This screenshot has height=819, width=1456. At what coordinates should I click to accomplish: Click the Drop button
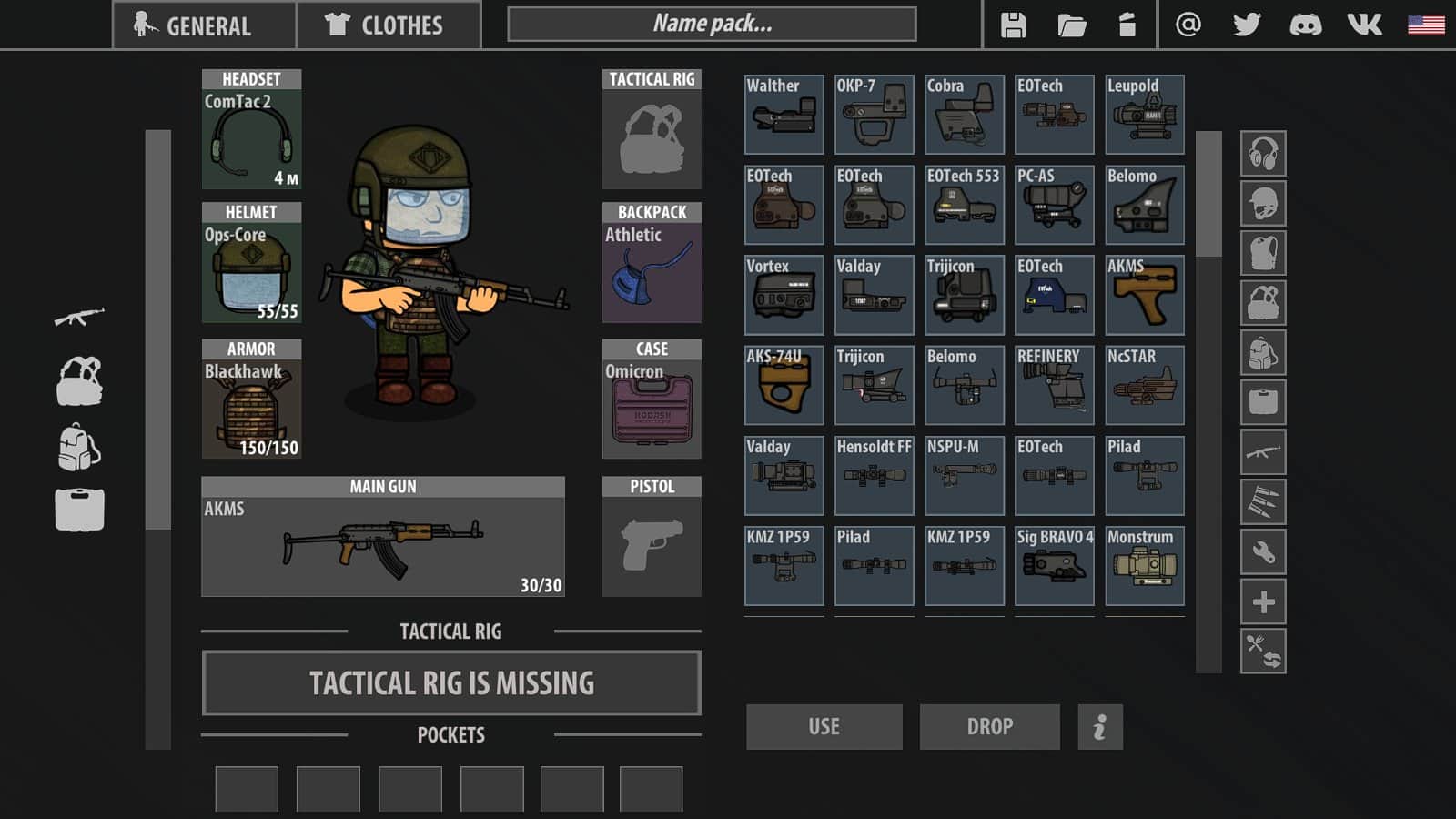click(x=989, y=726)
